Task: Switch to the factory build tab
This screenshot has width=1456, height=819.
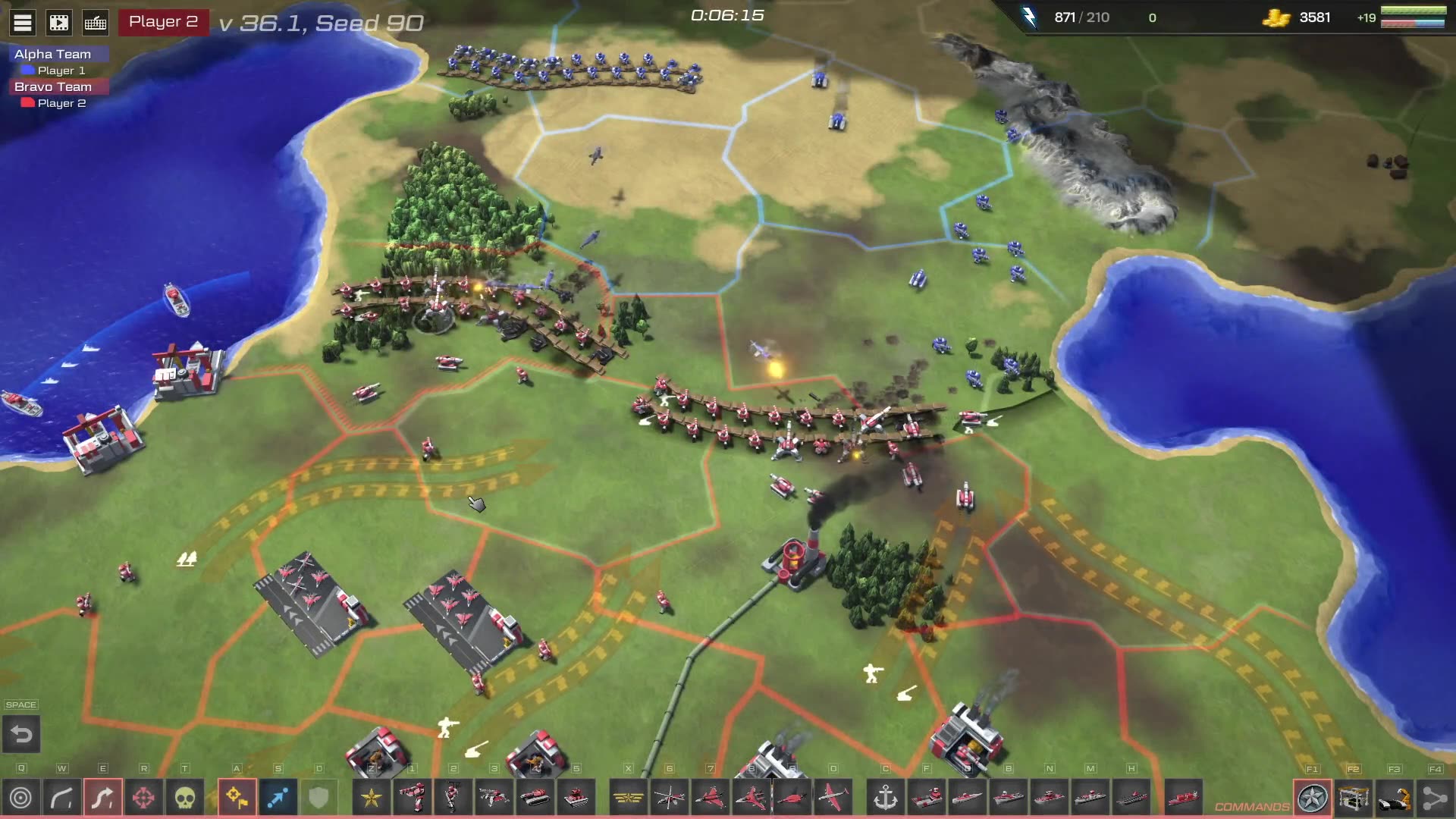Action: click(x=1353, y=798)
